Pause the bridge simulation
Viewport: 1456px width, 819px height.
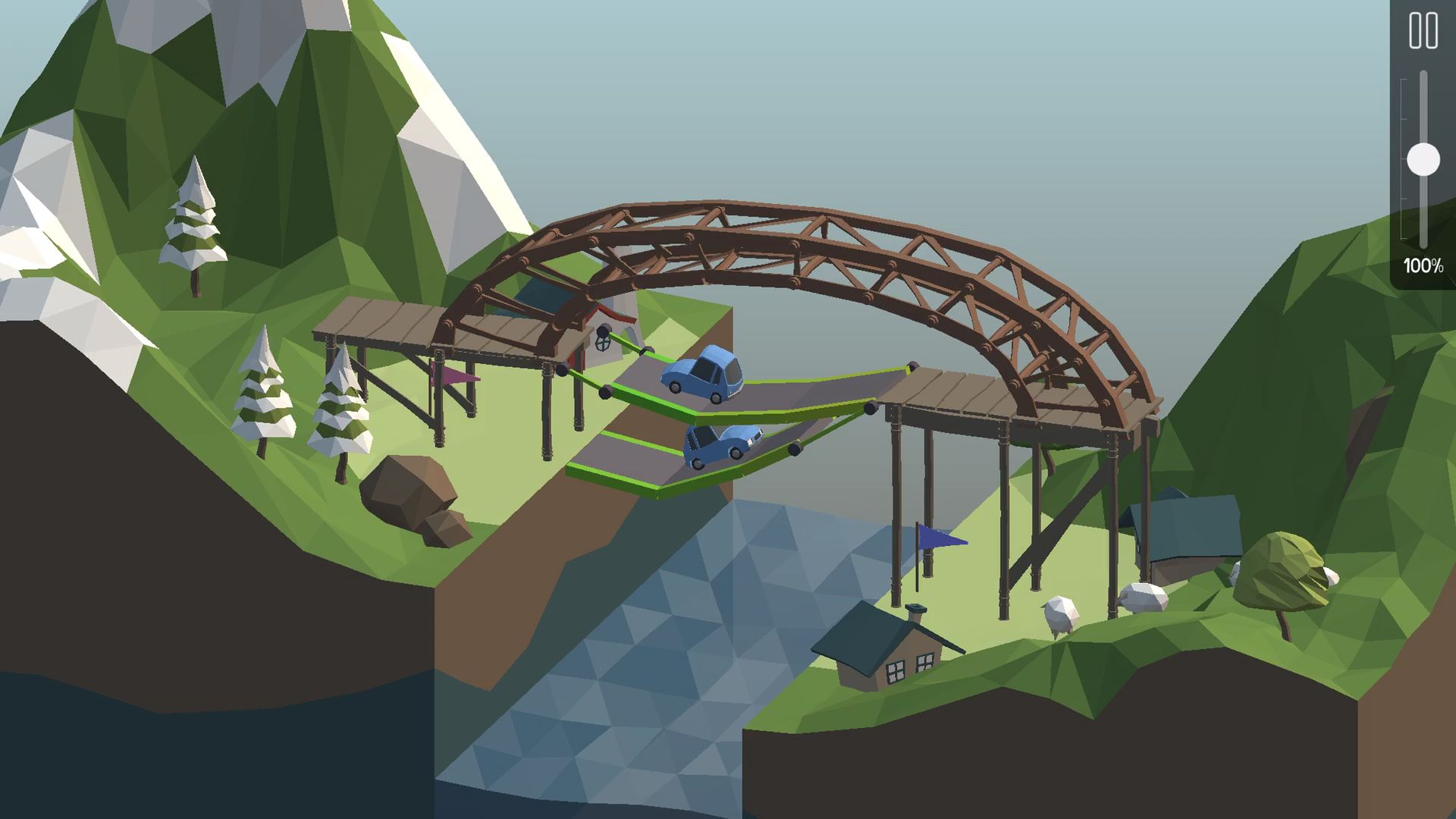1423,31
